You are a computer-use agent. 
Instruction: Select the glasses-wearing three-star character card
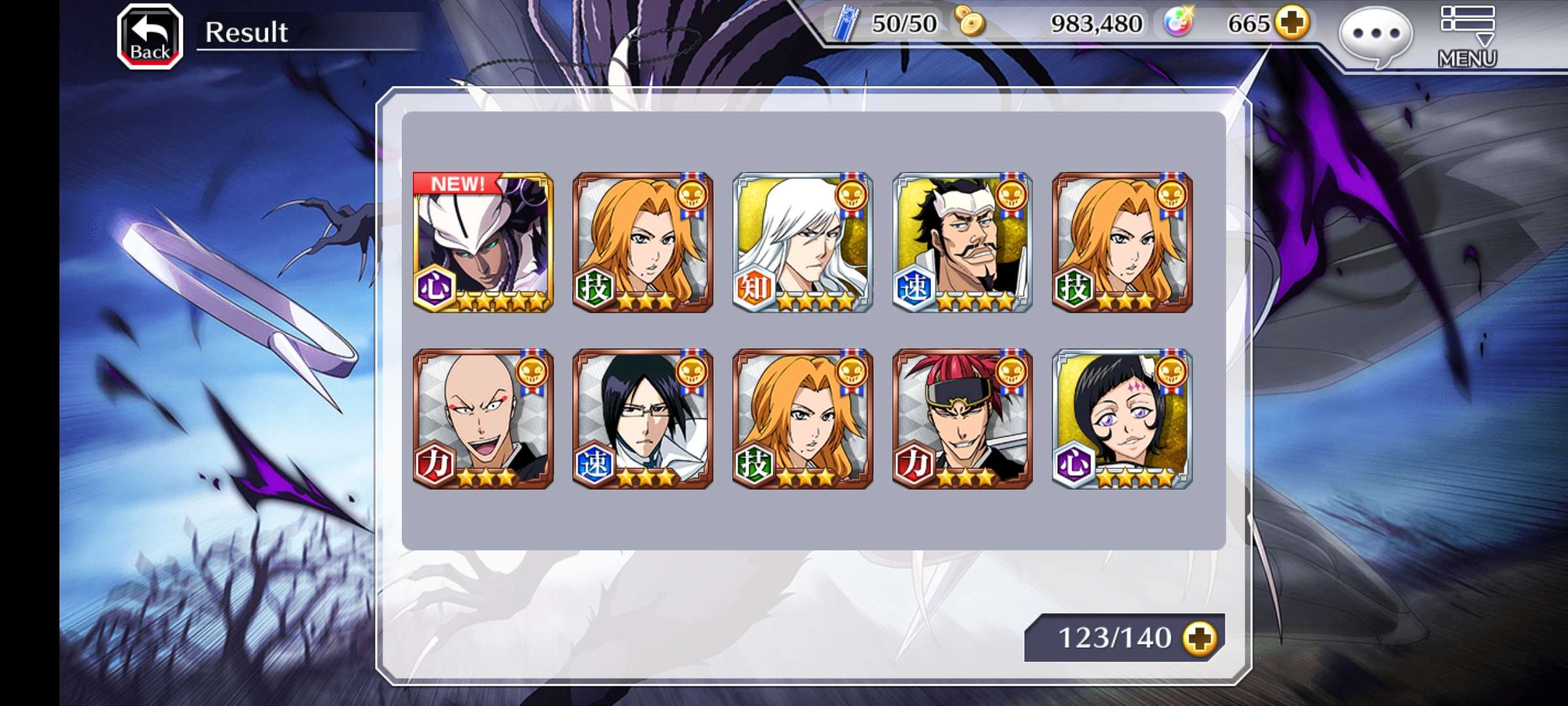tap(643, 419)
